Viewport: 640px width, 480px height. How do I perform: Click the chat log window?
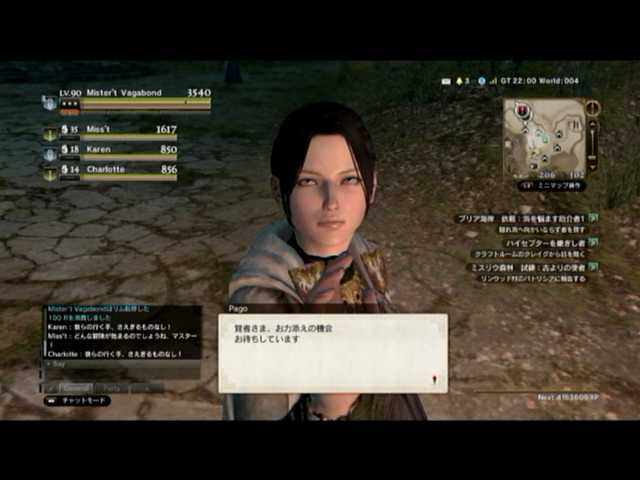tap(121, 331)
